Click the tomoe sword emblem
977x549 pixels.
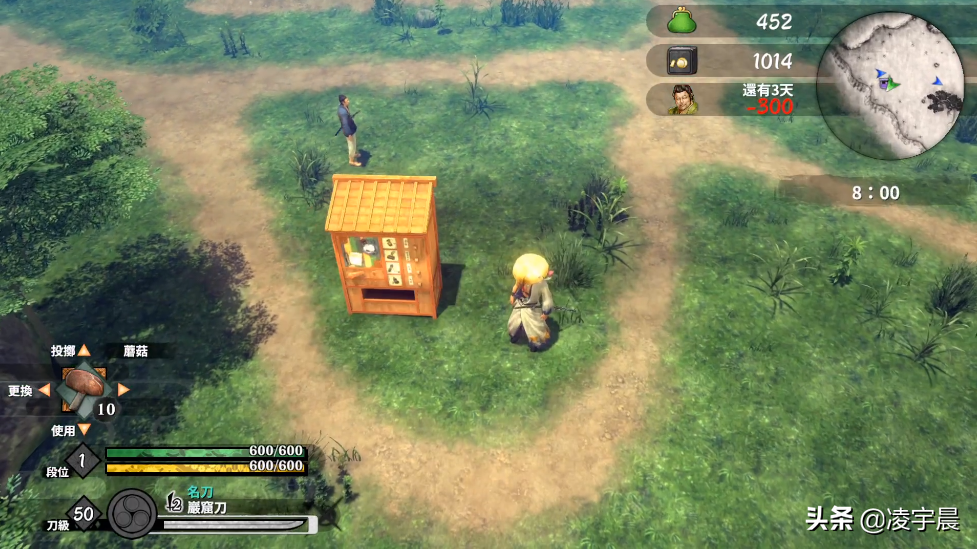[x=132, y=513]
